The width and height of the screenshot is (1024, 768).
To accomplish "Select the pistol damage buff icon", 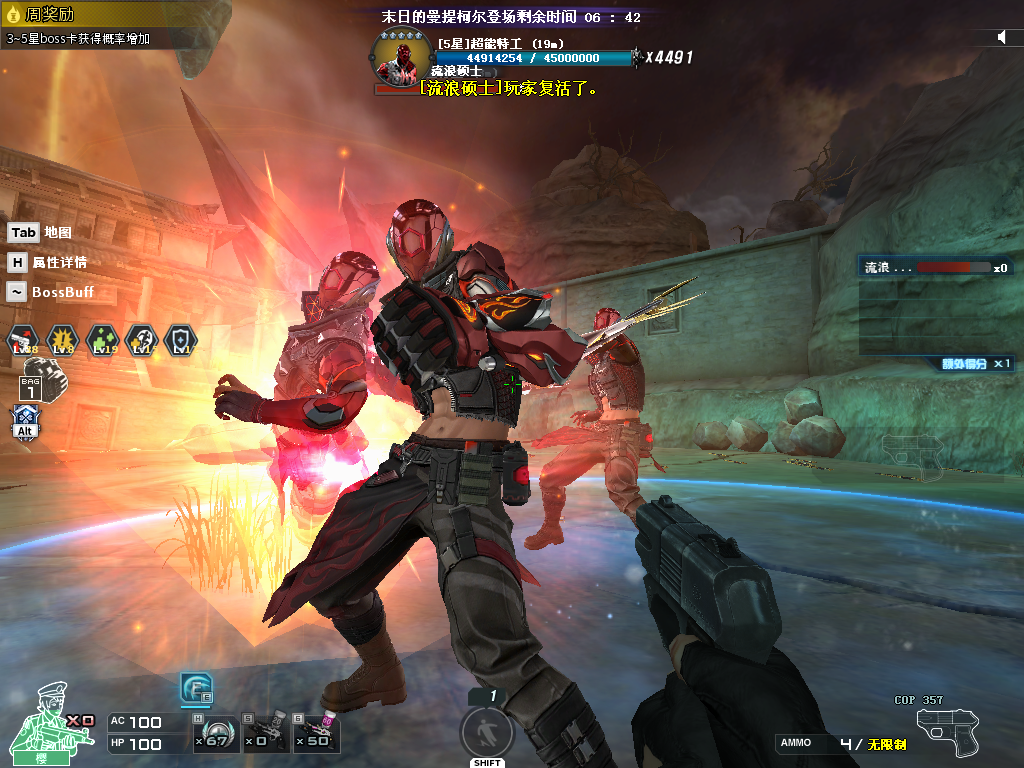I will click(22, 341).
